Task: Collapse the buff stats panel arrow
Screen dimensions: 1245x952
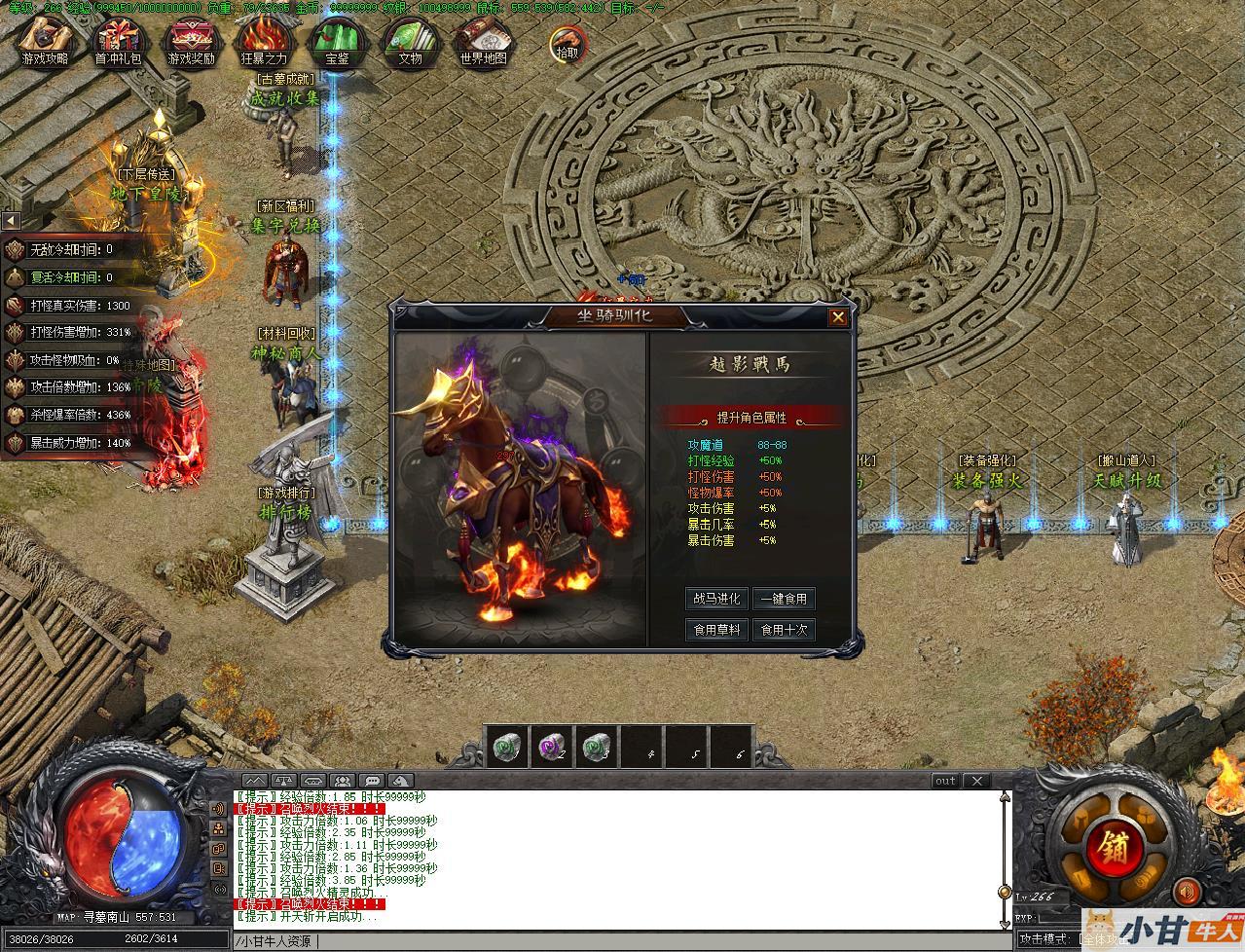Action: tap(12, 221)
